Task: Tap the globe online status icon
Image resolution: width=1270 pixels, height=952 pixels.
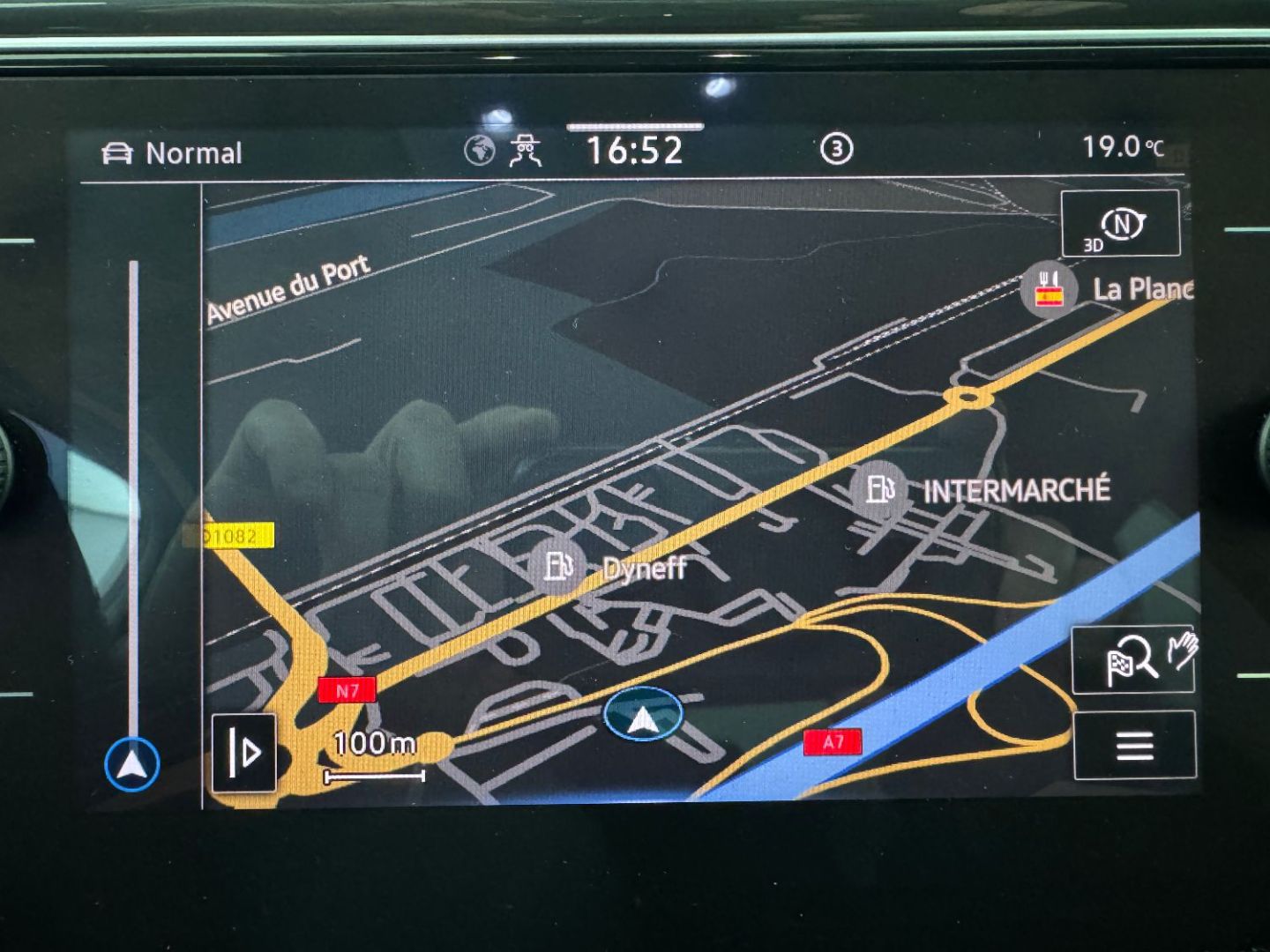Action: (x=480, y=151)
